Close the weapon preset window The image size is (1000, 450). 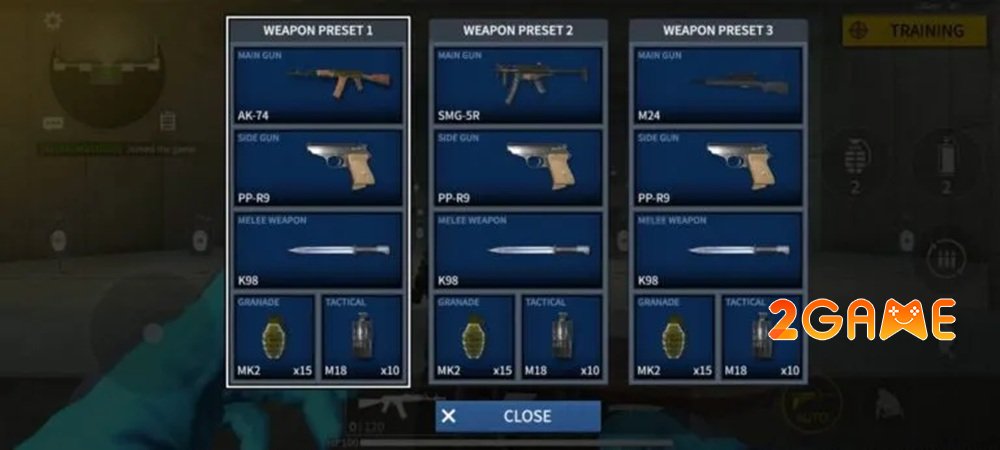(517, 416)
